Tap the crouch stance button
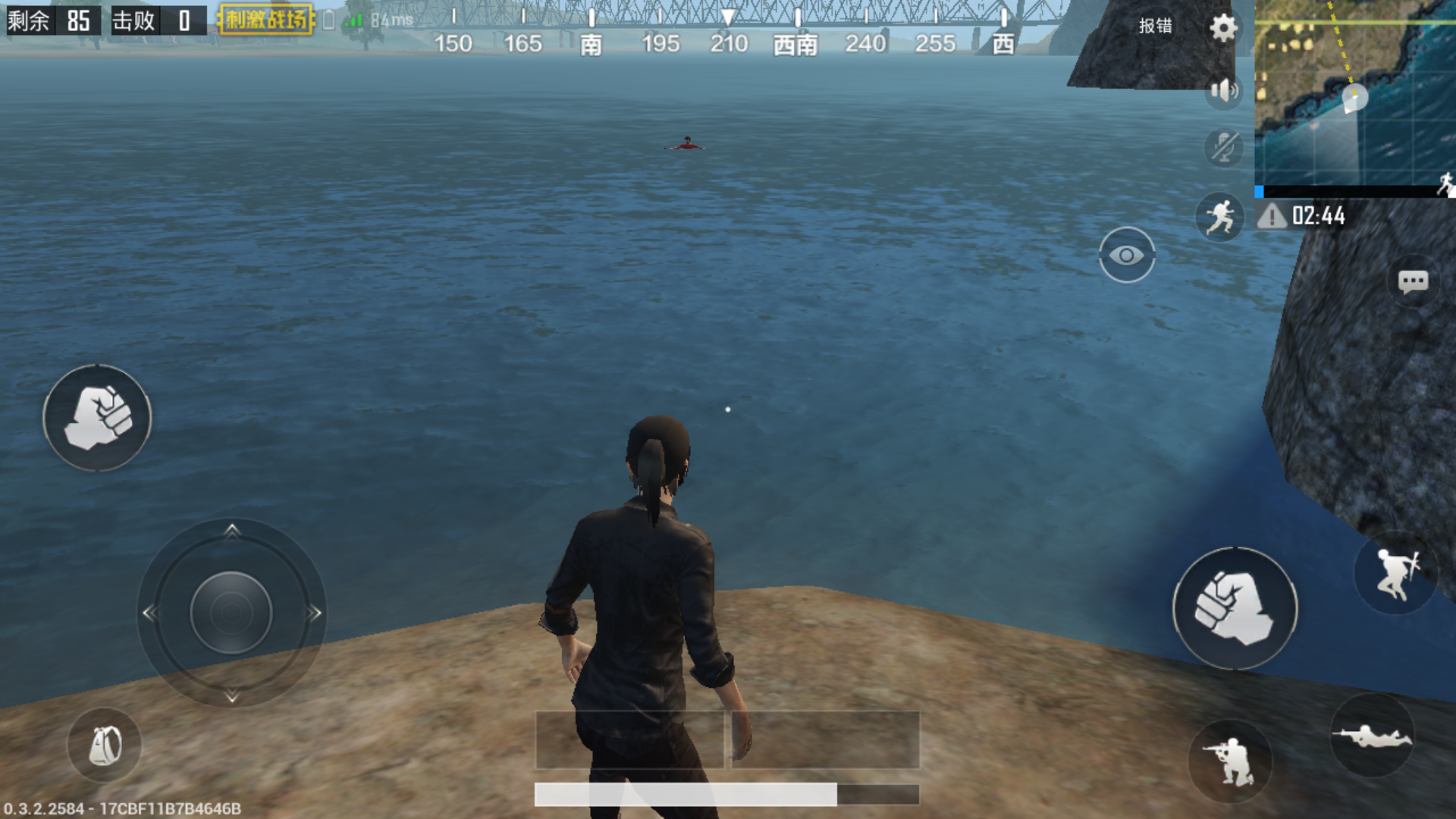This screenshot has height=819, width=1456. tap(1230, 761)
